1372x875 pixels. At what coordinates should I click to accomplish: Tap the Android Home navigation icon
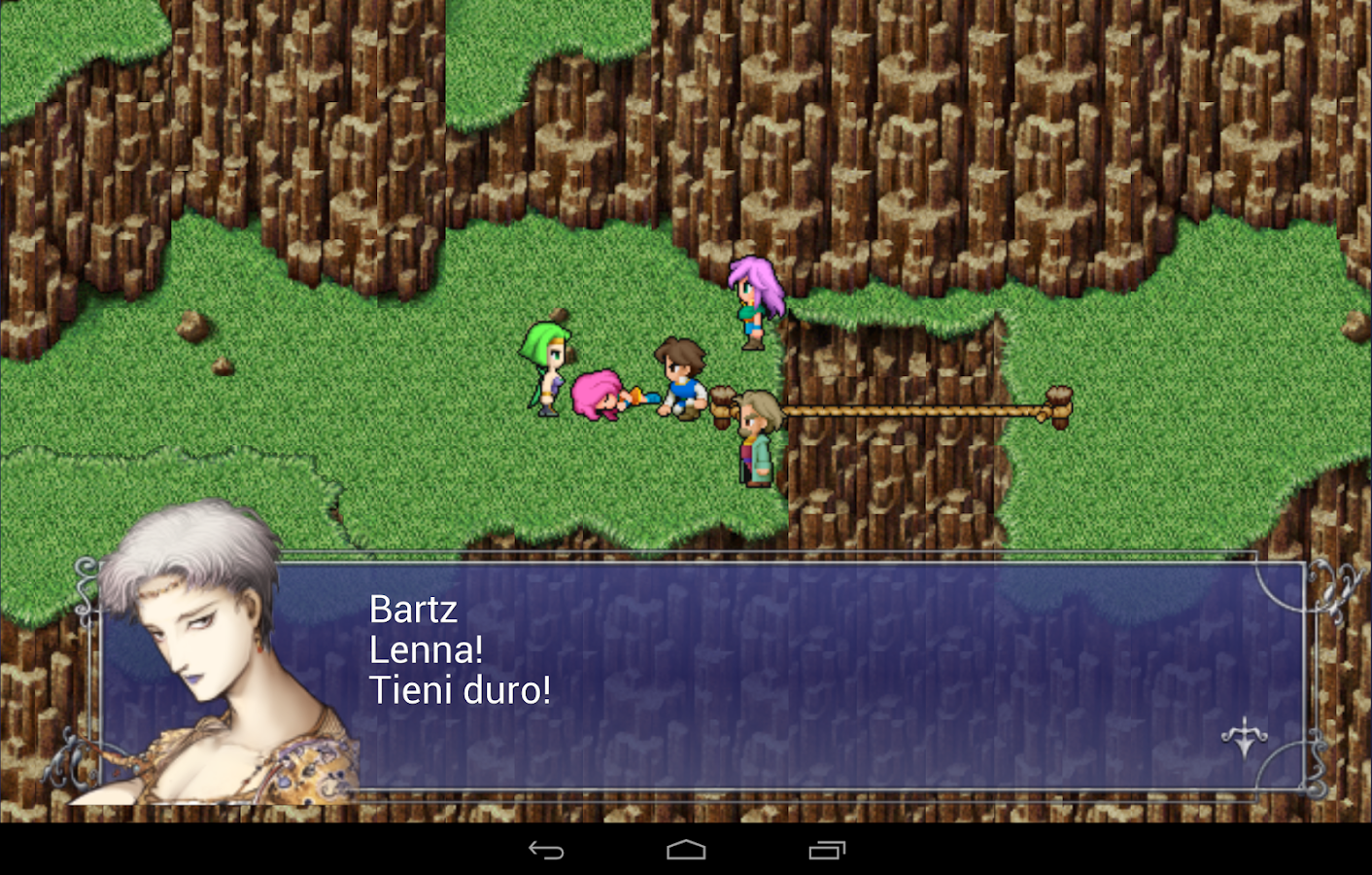coord(686,851)
